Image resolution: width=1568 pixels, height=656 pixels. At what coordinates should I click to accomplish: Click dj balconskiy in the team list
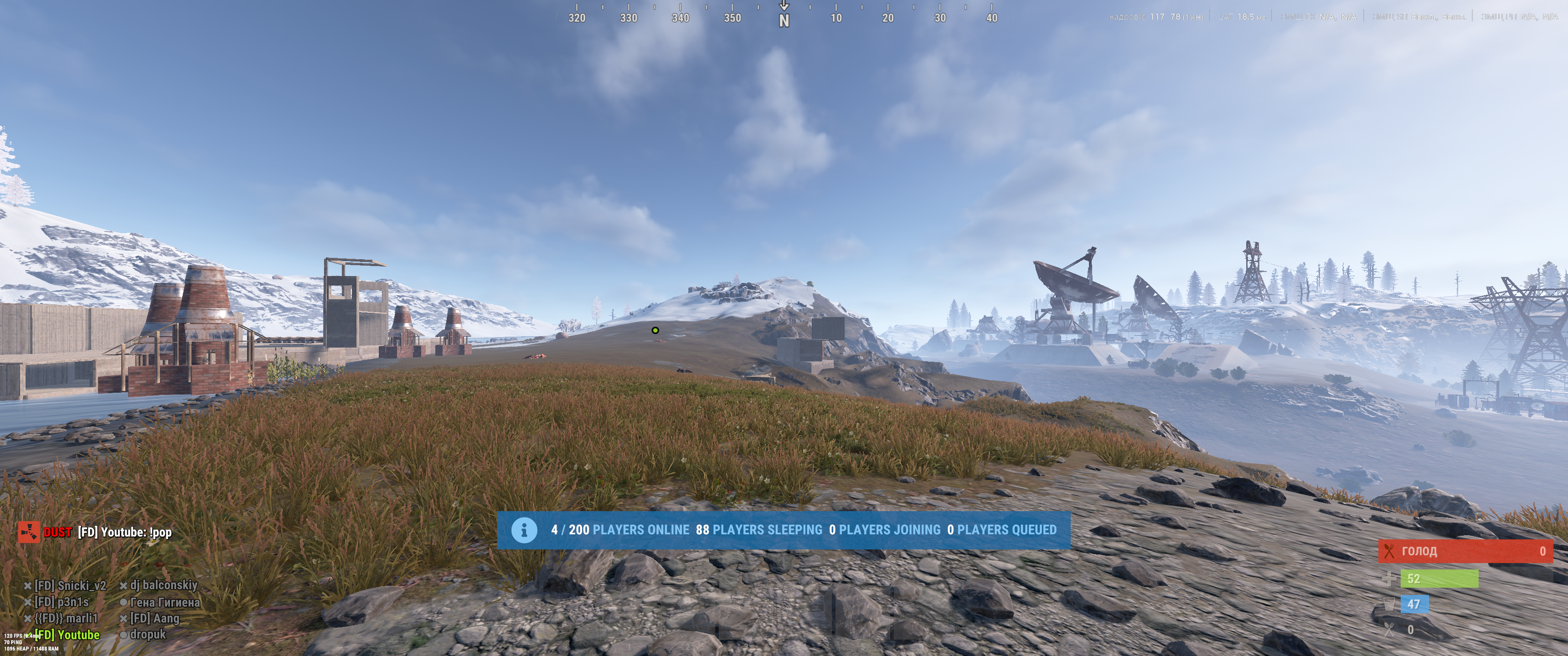point(163,585)
